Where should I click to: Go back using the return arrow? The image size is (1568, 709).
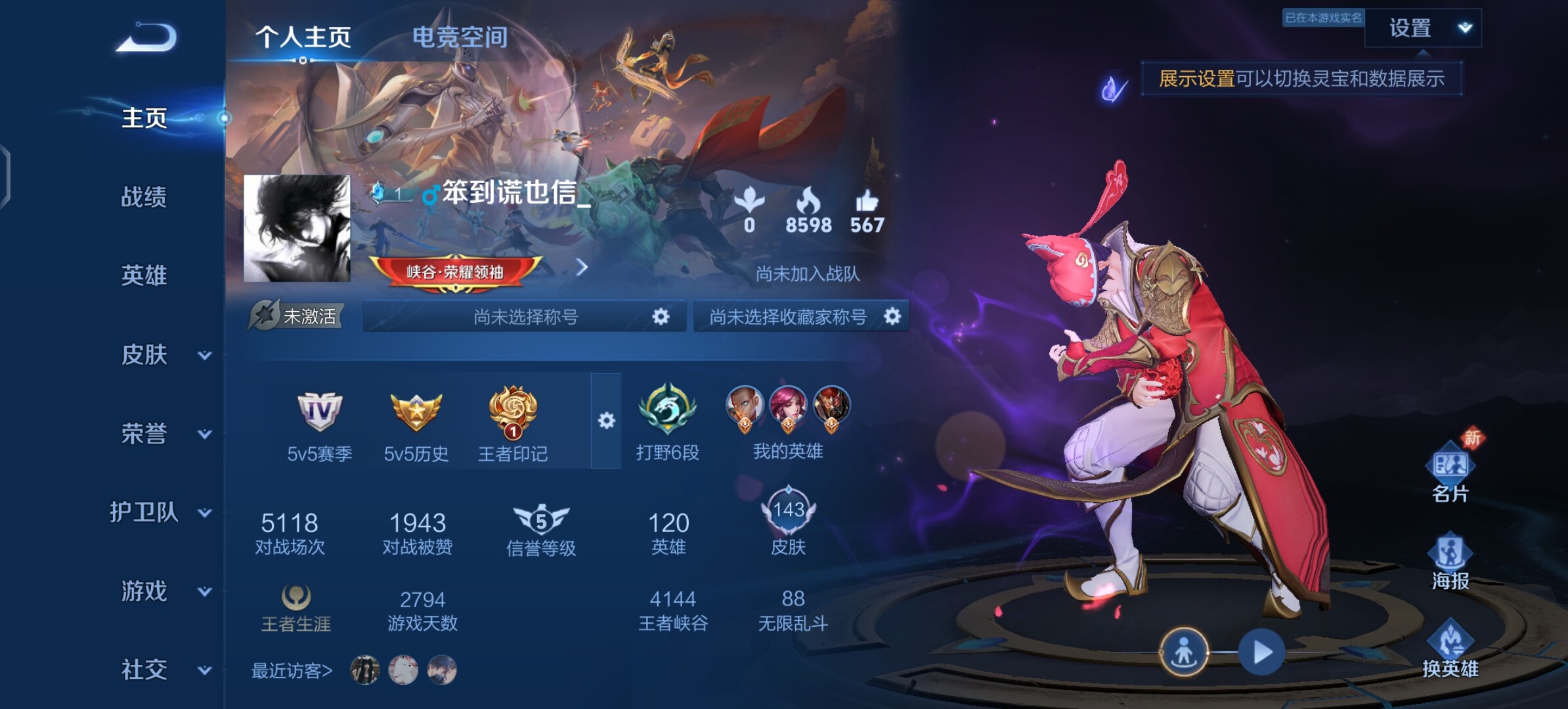point(147,37)
